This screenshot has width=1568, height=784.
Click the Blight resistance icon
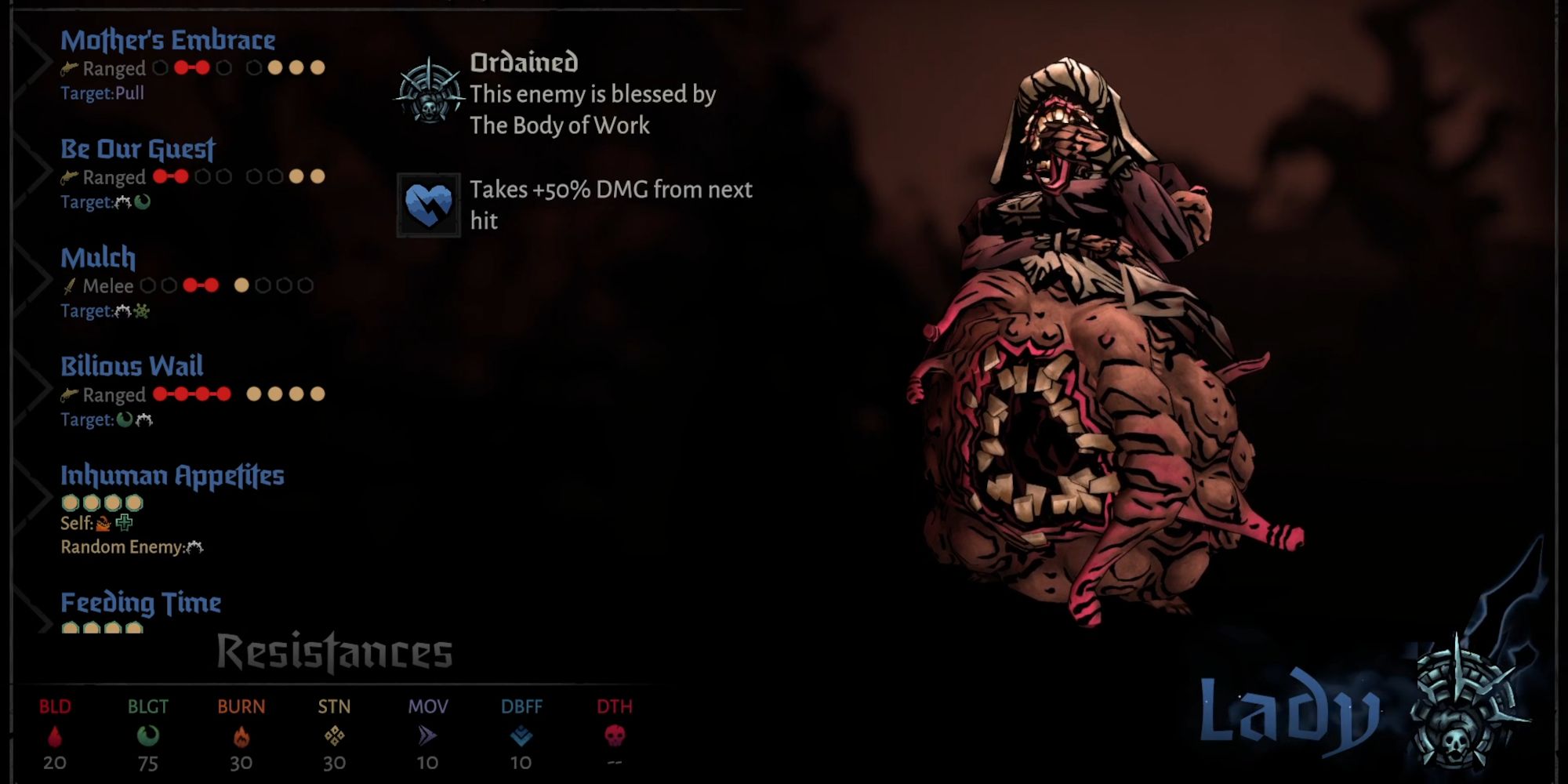pyautogui.click(x=149, y=735)
